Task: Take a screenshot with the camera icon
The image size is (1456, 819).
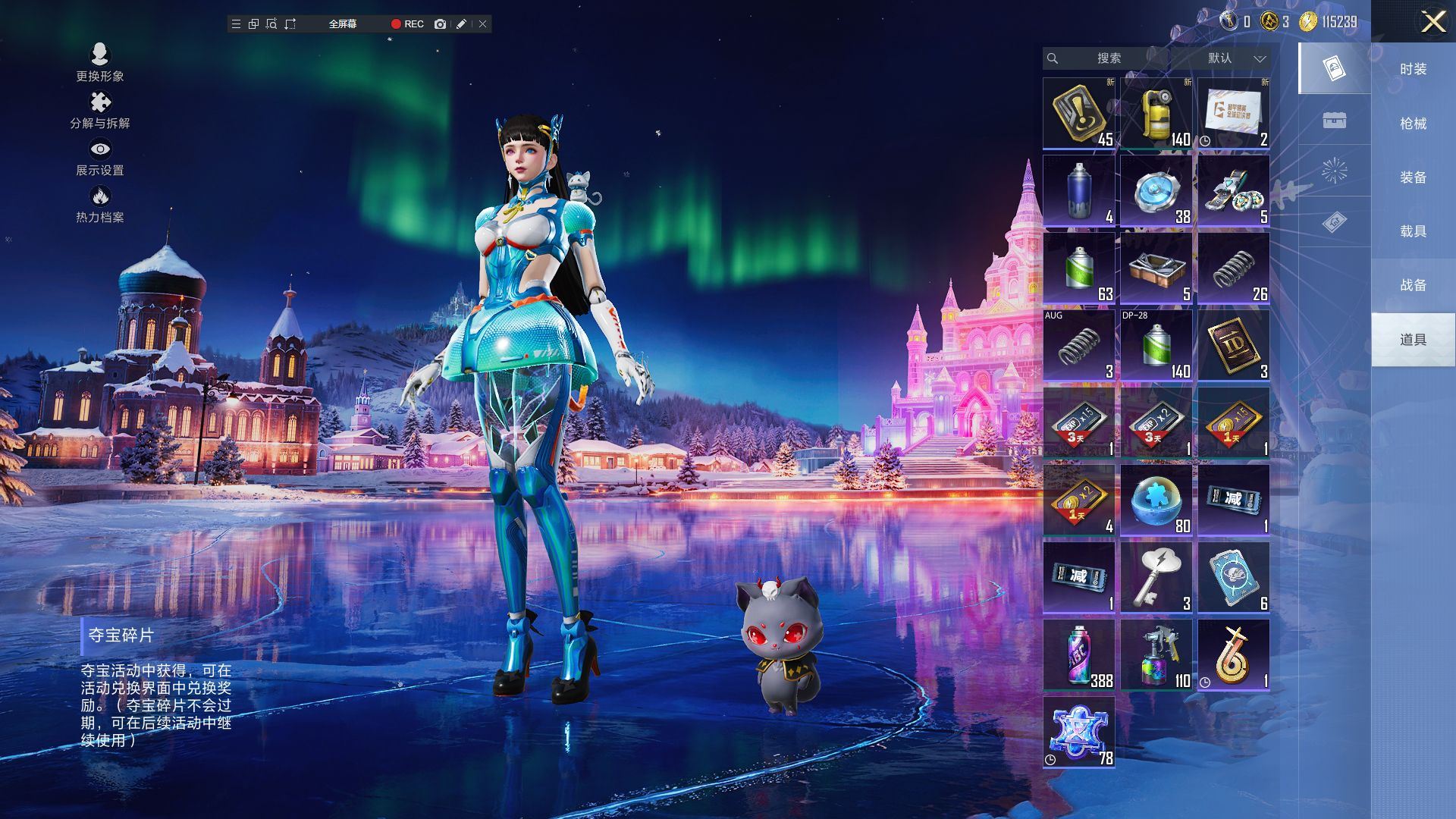Action: click(440, 24)
